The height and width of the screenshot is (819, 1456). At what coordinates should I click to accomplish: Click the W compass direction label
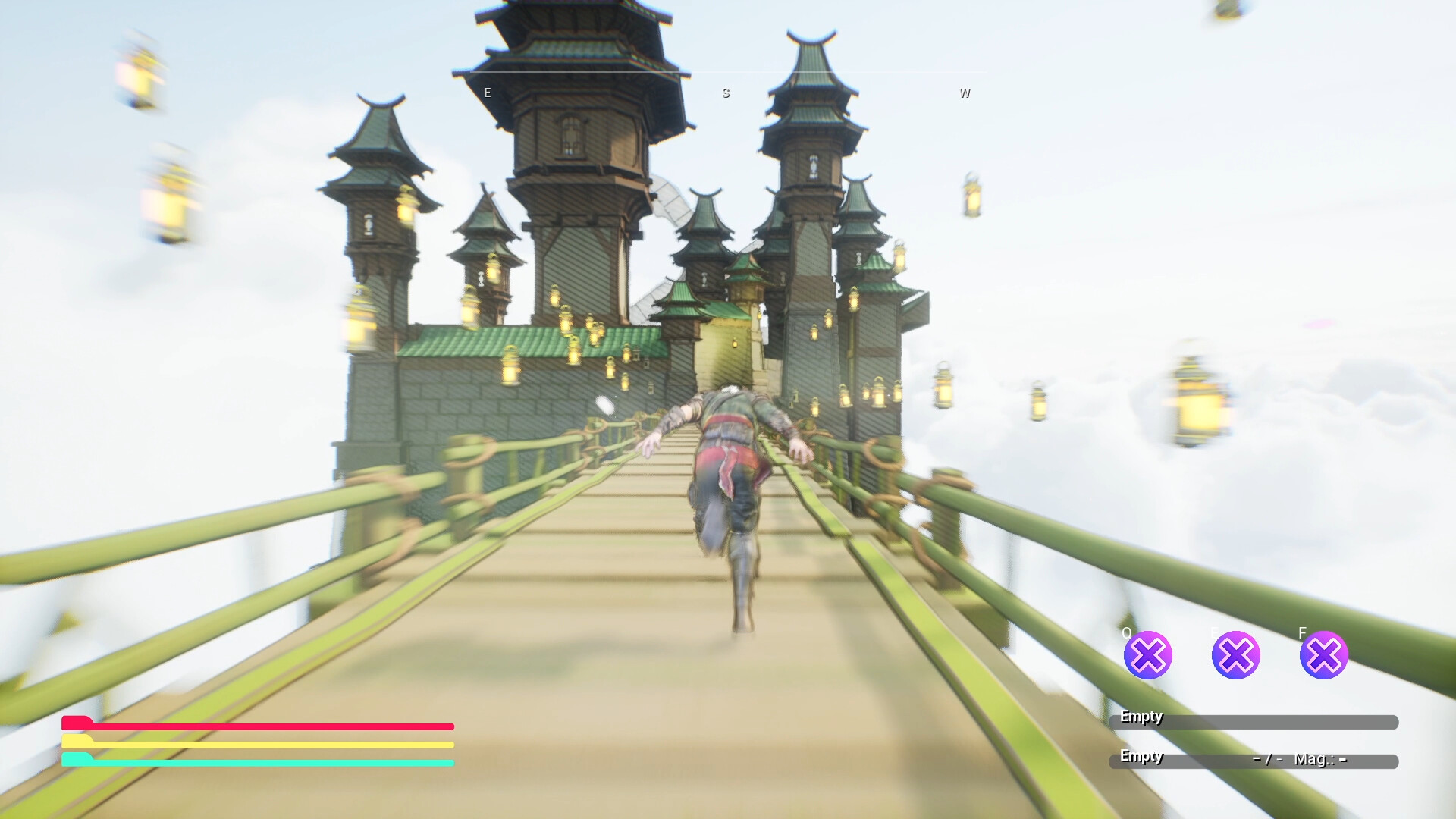[x=965, y=93]
